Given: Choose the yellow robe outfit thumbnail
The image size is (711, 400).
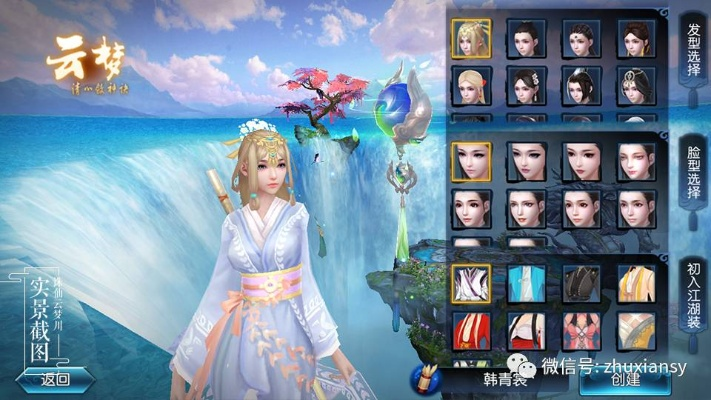Looking at the screenshot, I should tap(635, 284).
